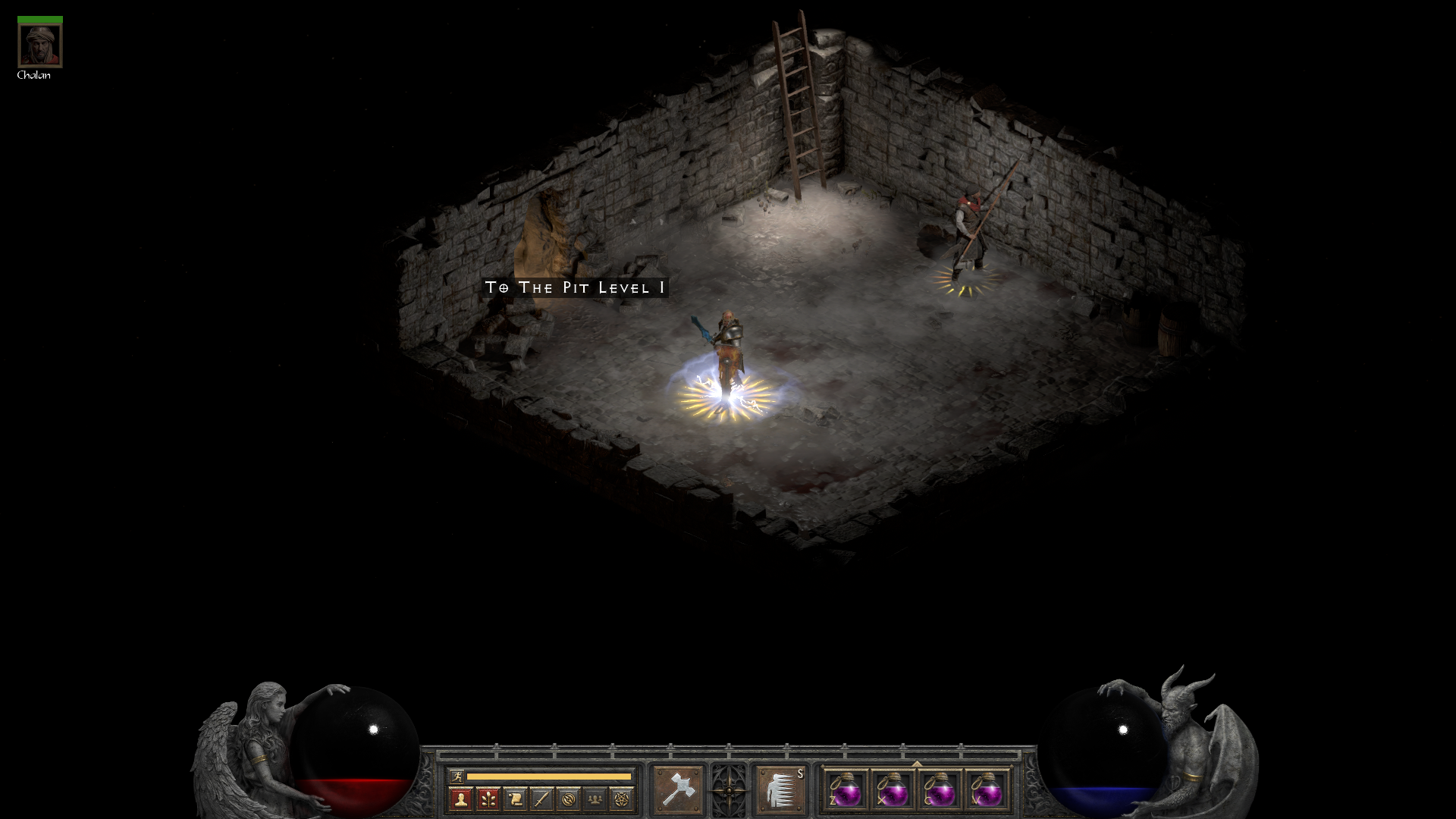
Task: Open the skill tree icon
Action: (488, 799)
